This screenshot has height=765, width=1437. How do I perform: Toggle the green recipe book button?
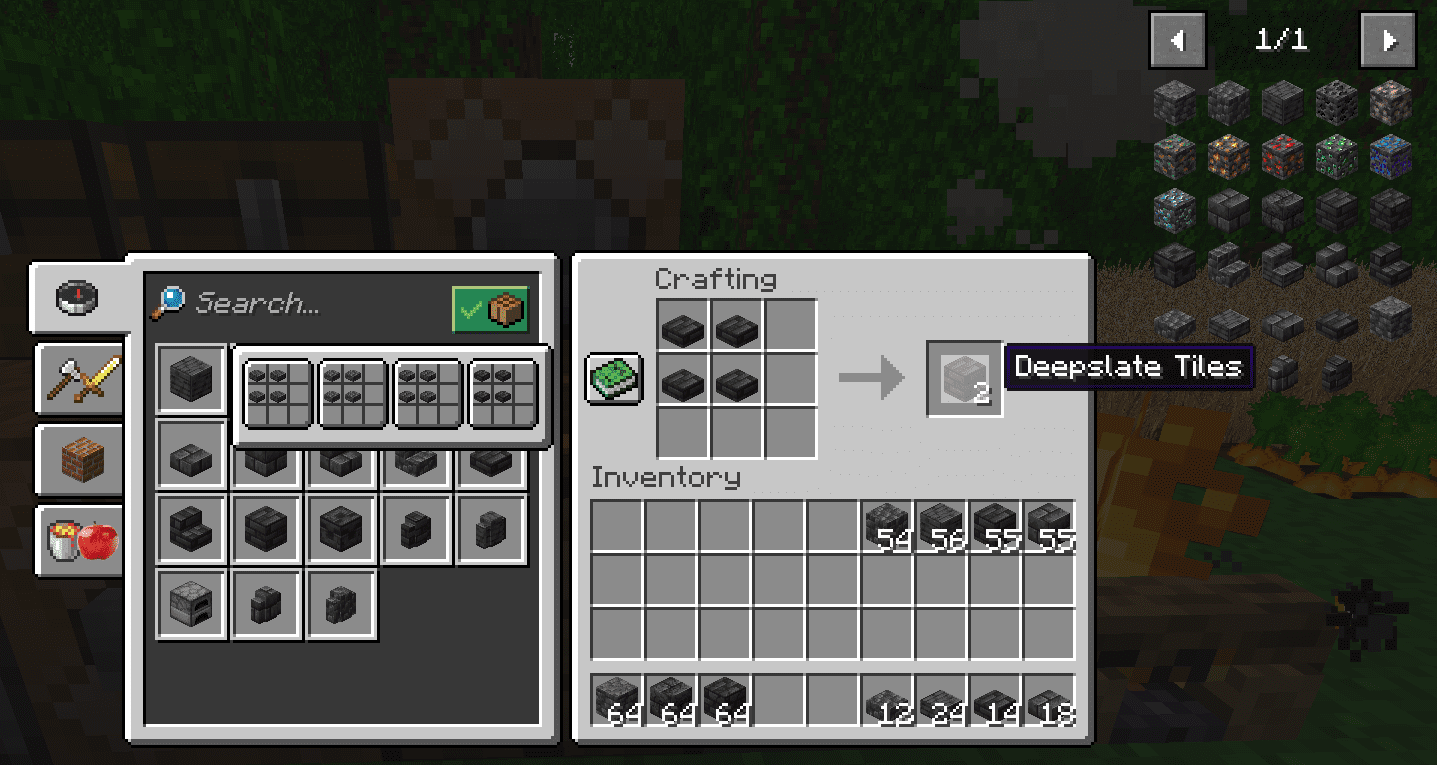coord(613,378)
